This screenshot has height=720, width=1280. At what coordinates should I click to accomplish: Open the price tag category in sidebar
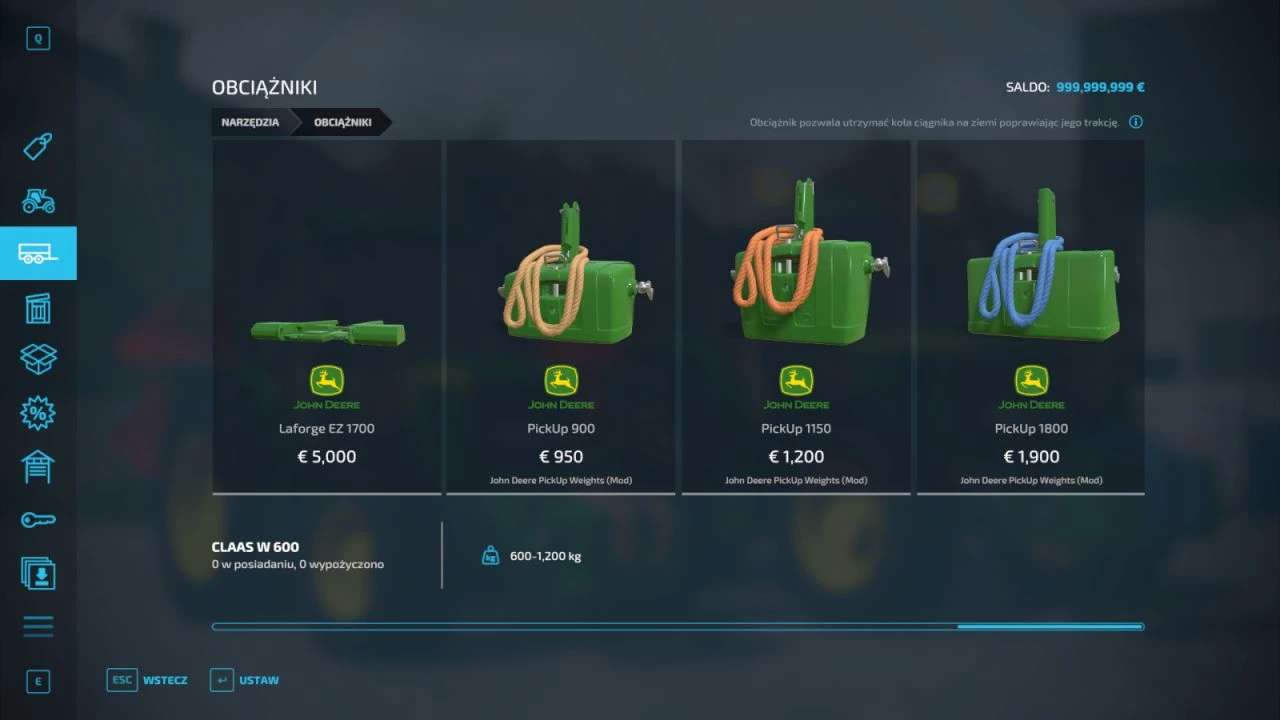tap(38, 147)
